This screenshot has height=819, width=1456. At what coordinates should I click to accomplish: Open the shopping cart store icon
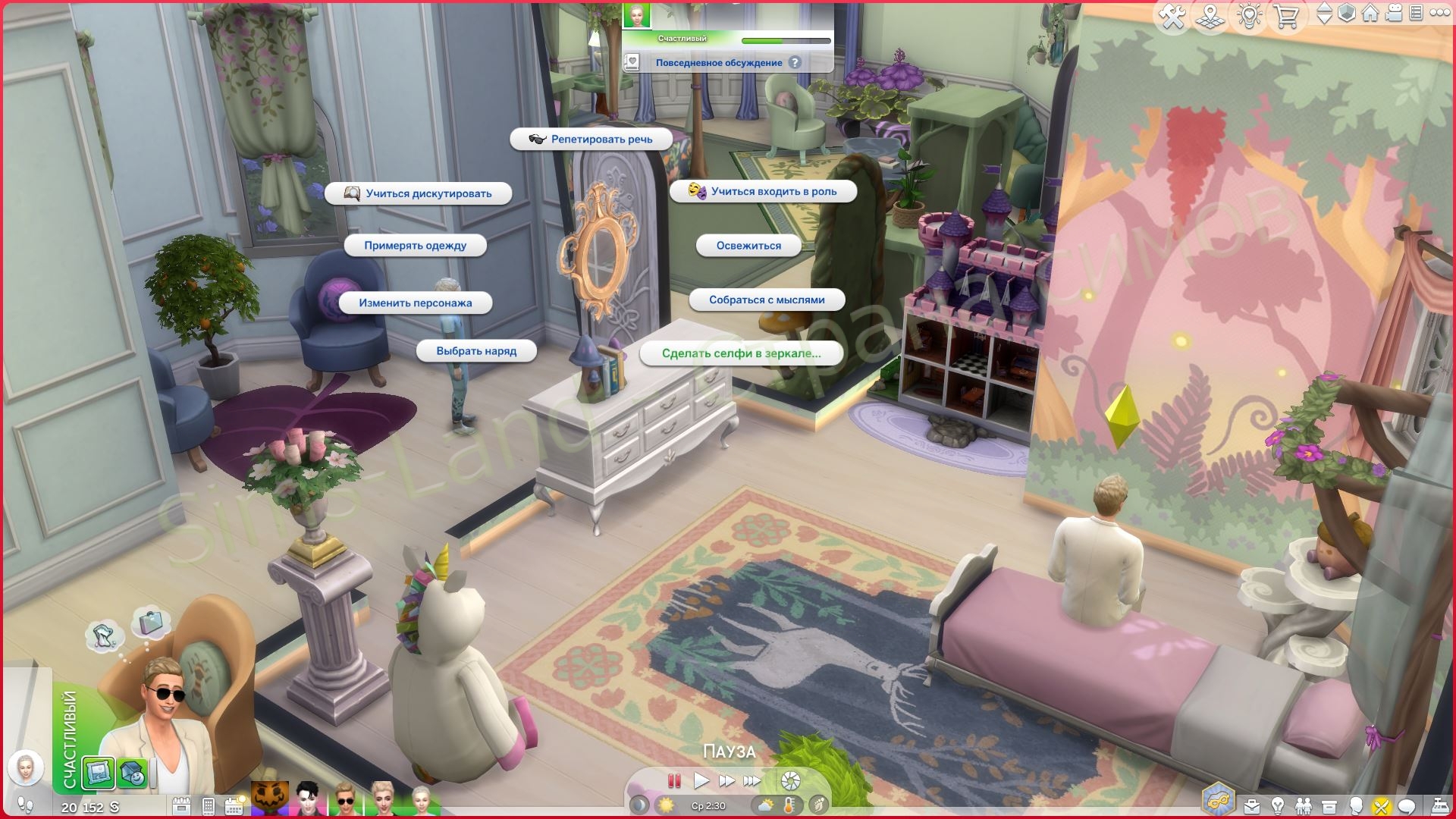click(x=1287, y=17)
